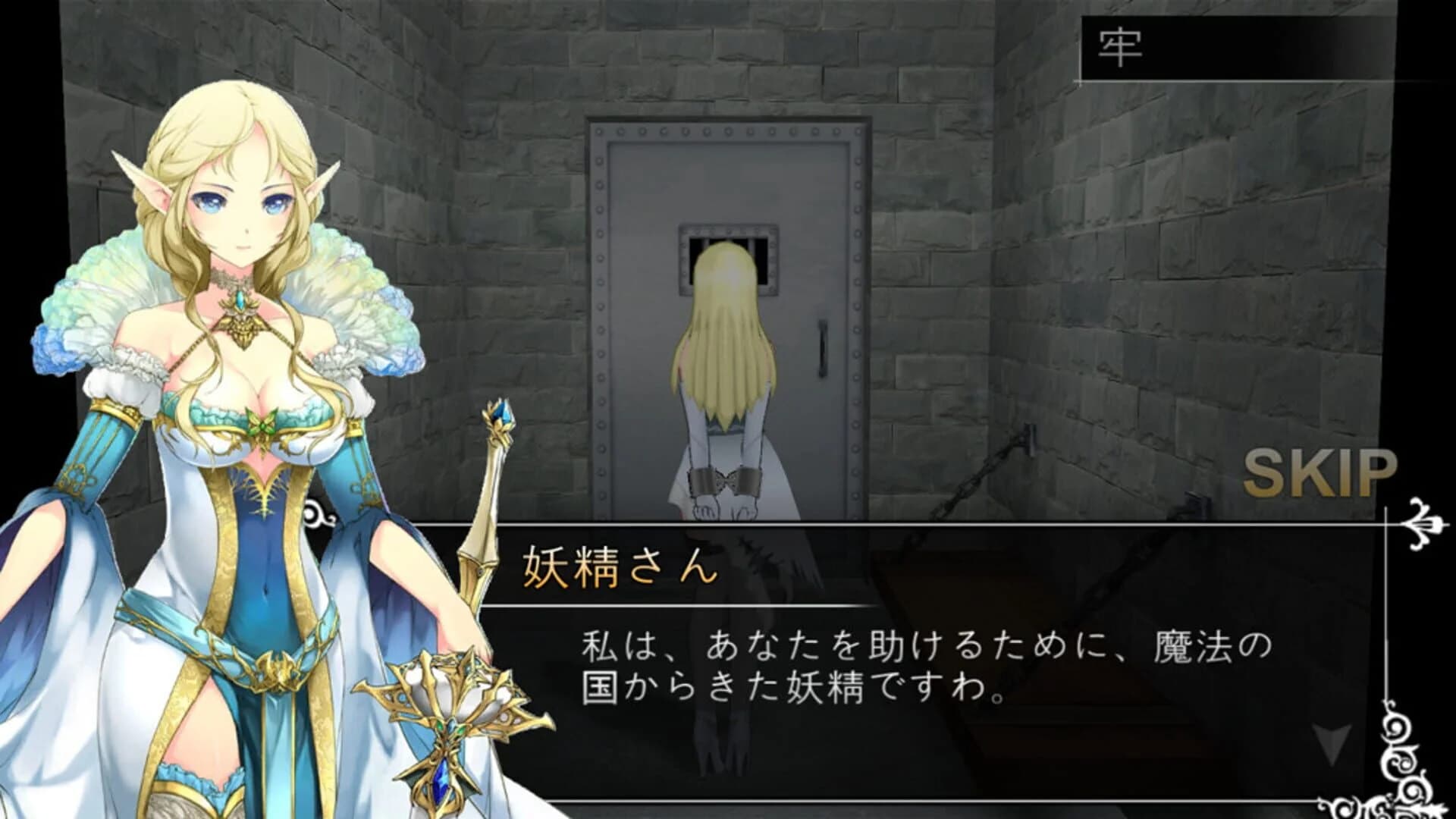1456x819 pixels.
Task: Click the advance triangle to continue dialogue
Action: (1331, 743)
